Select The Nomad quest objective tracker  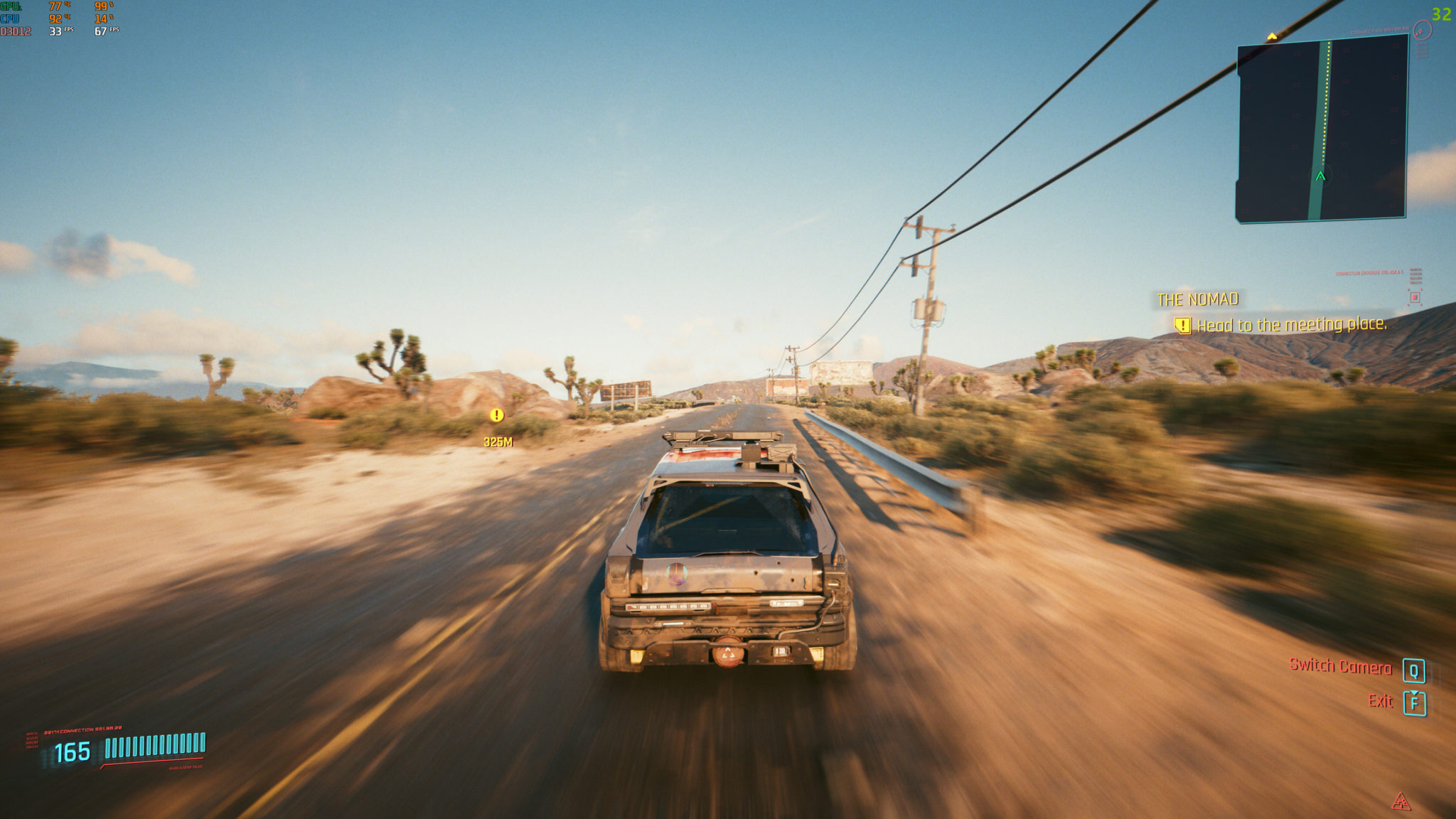[1197, 300]
